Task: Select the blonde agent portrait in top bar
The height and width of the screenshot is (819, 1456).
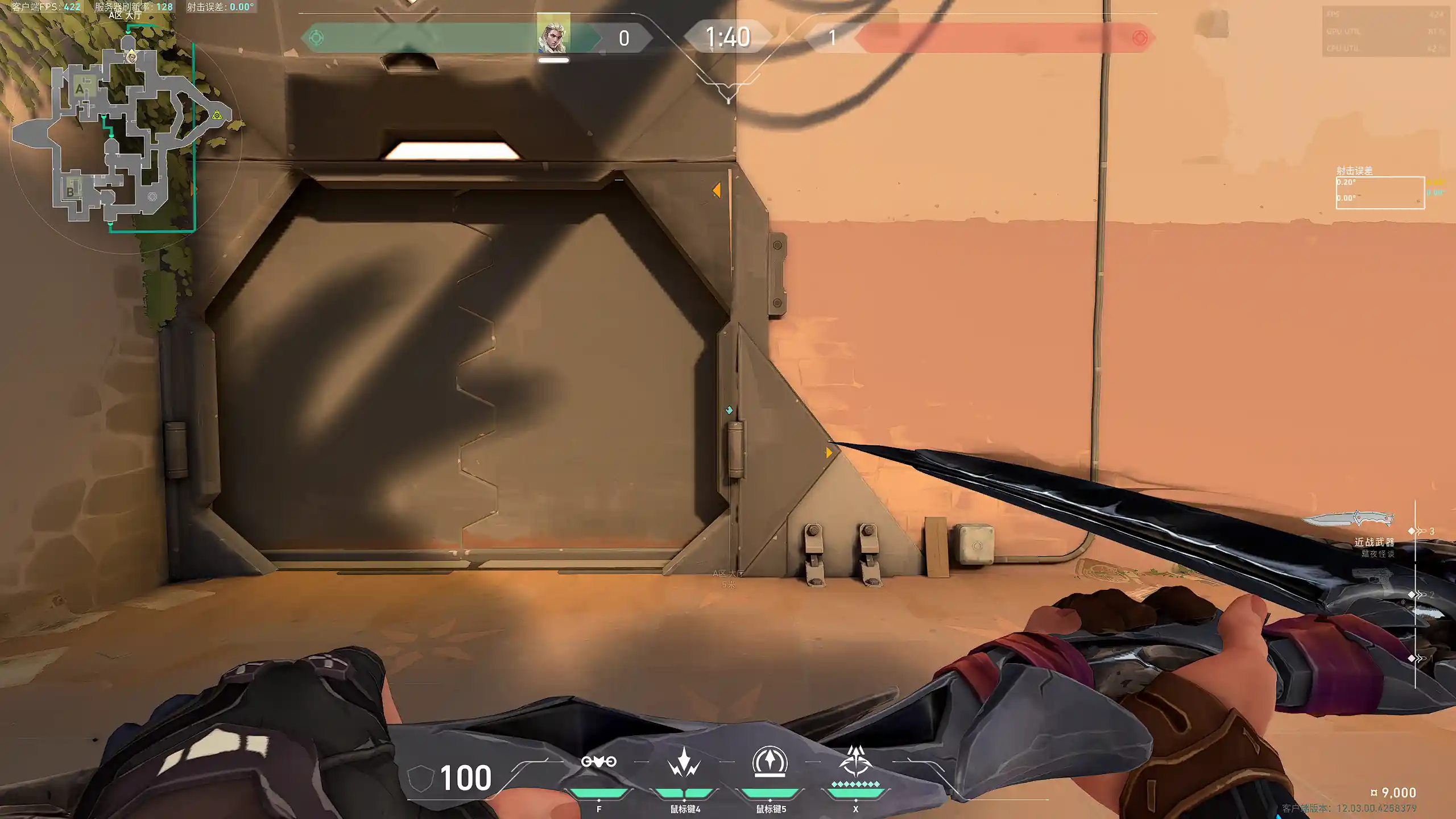Action: (x=553, y=35)
